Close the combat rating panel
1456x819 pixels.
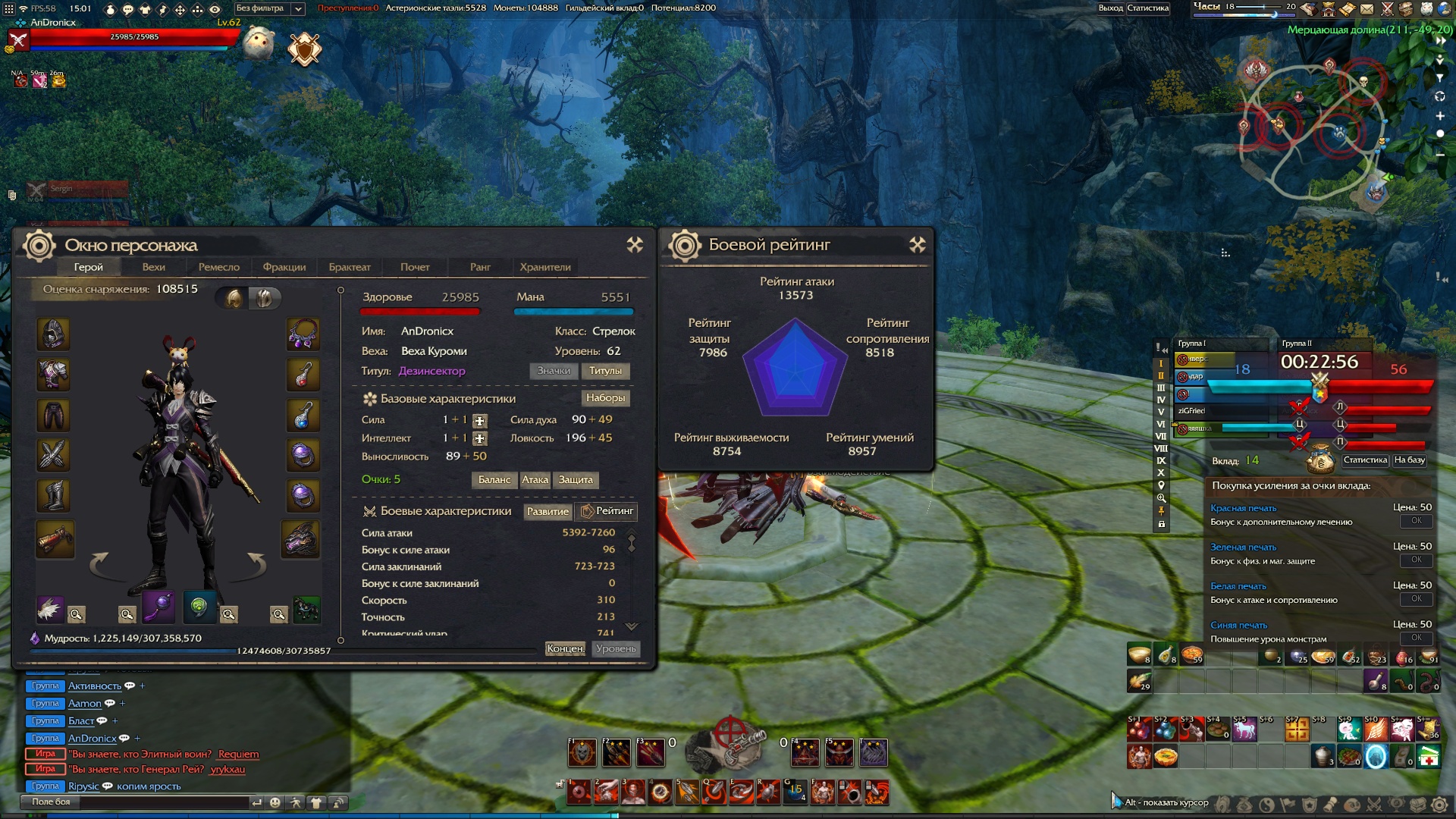pos(918,244)
